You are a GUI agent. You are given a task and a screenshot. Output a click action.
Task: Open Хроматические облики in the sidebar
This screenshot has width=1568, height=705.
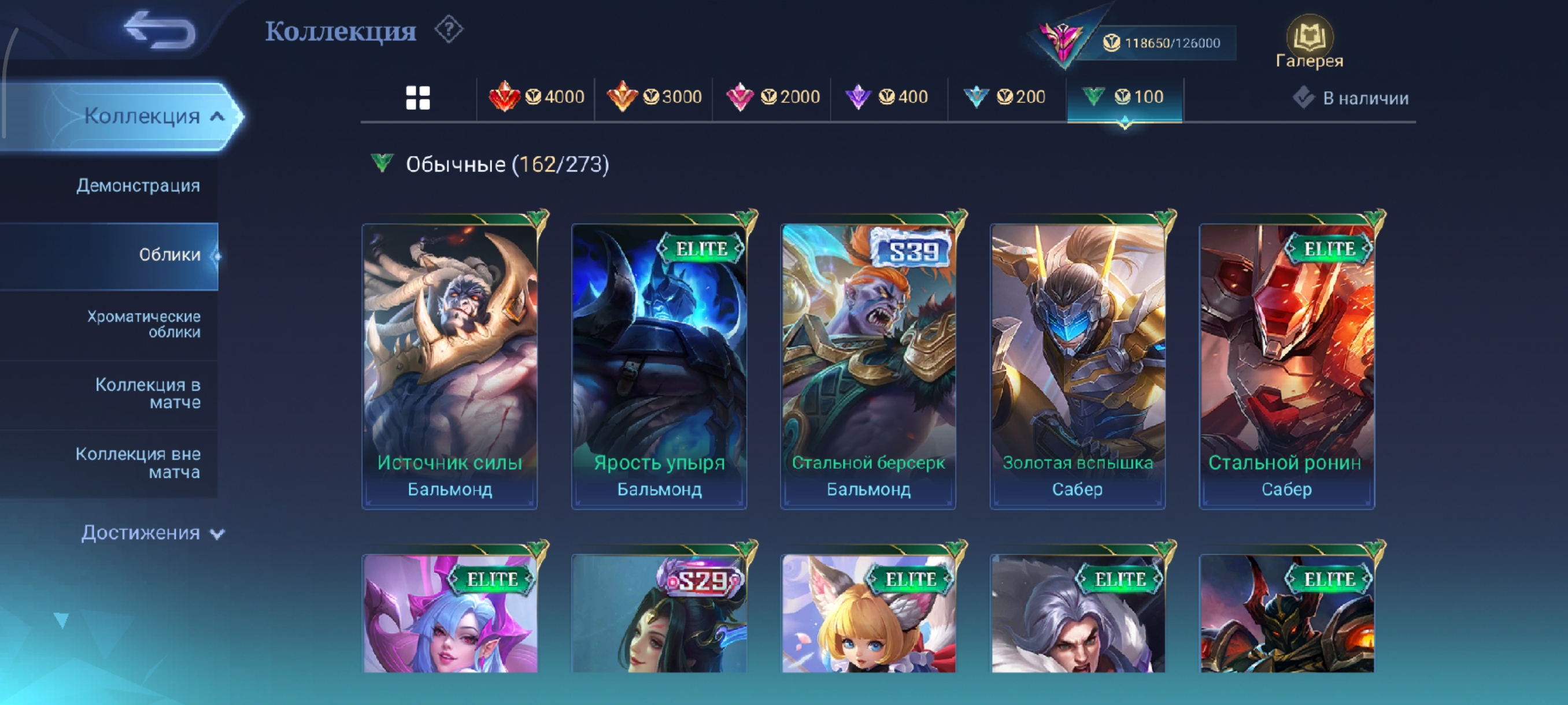[x=143, y=324]
